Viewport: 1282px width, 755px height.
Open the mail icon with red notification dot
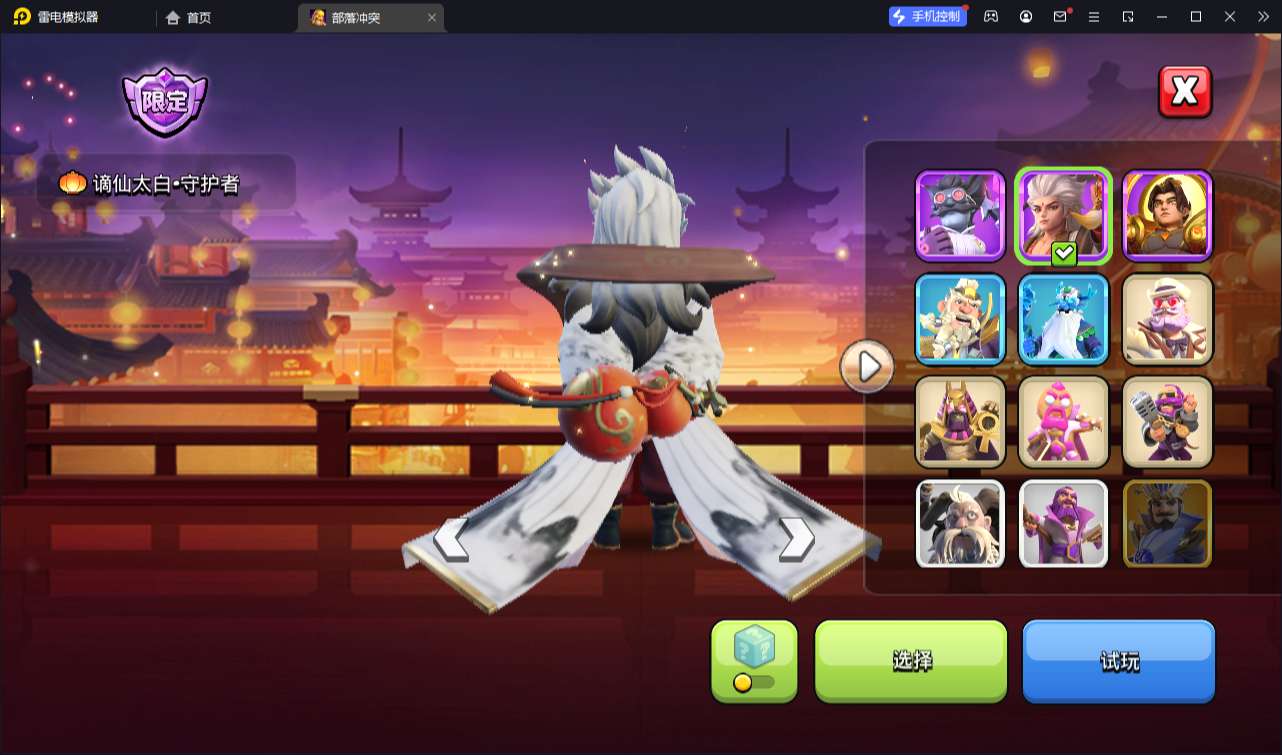(1062, 17)
